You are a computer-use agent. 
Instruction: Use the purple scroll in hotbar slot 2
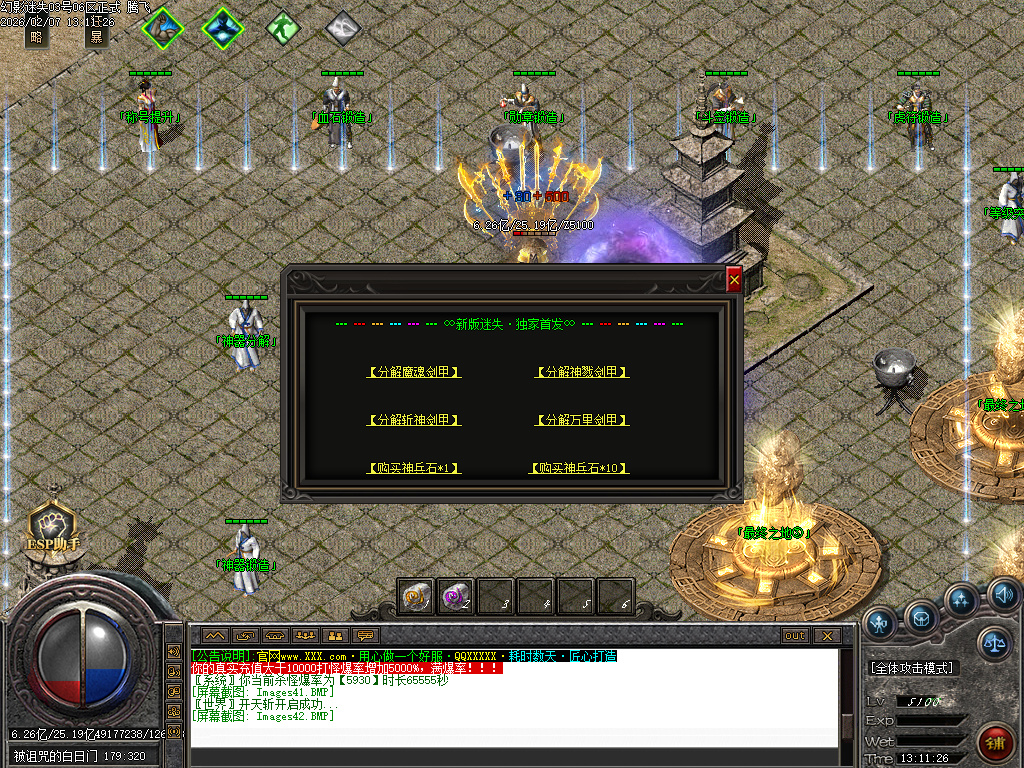click(455, 597)
